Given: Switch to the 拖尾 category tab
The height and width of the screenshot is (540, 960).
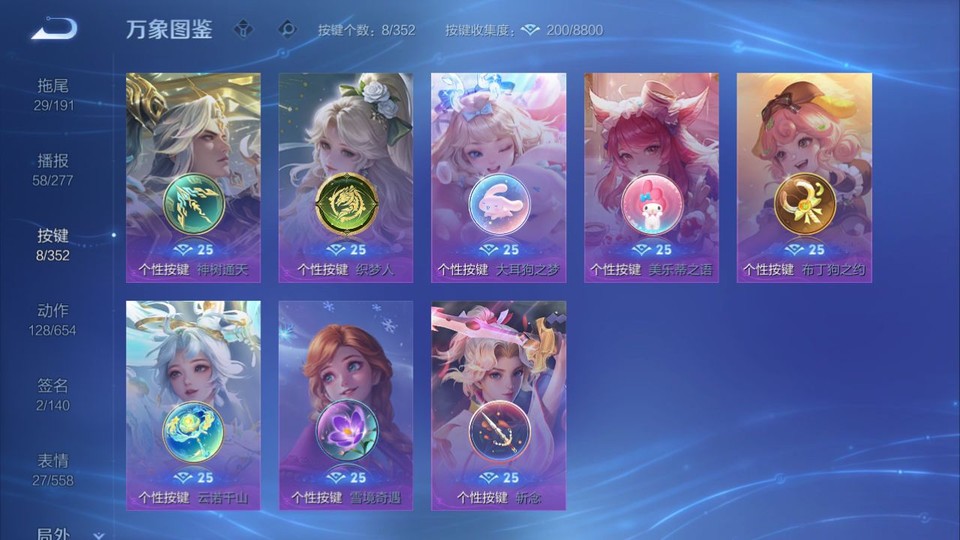Looking at the screenshot, I should 53,94.
